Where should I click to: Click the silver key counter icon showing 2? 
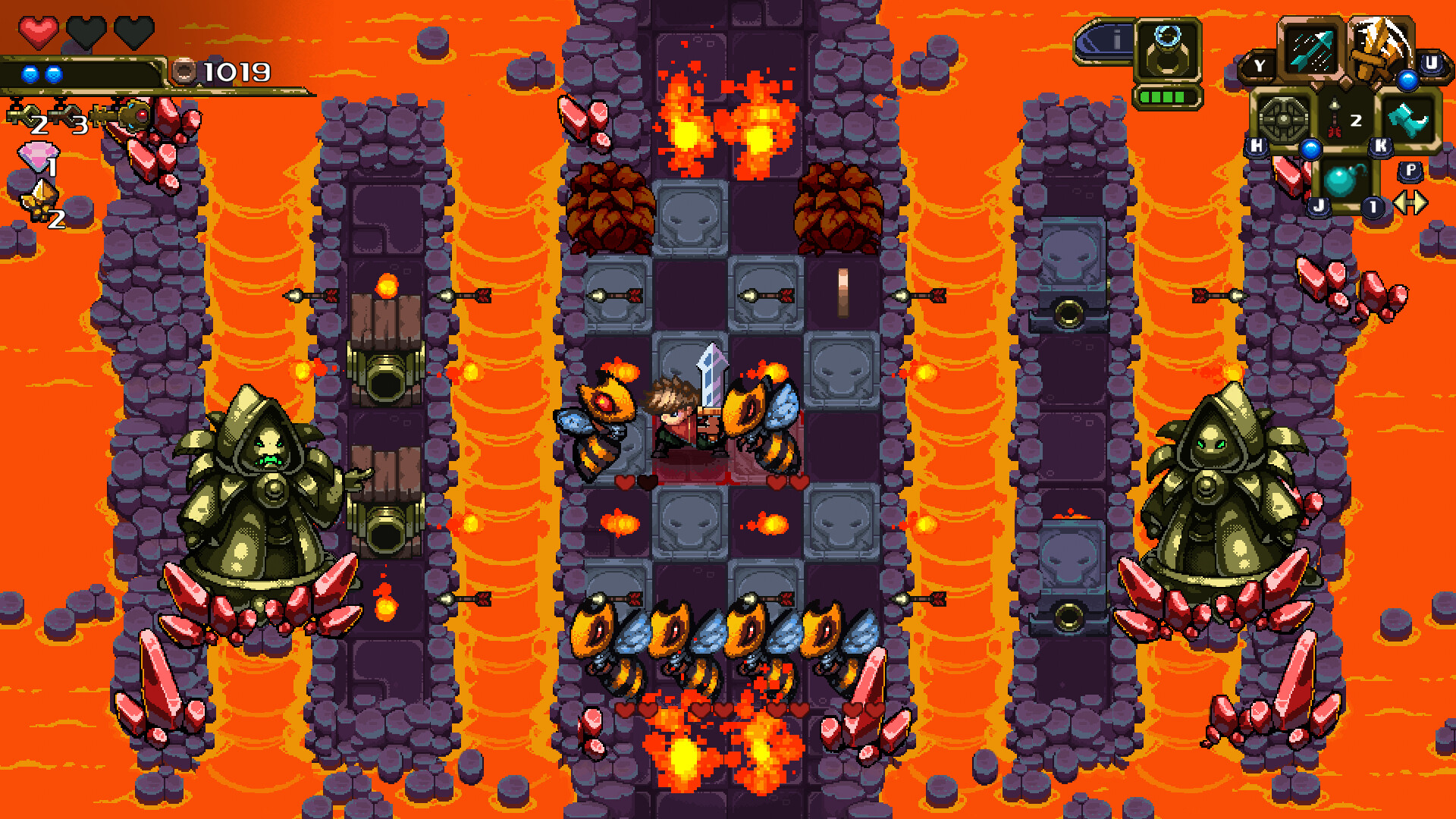(x=24, y=115)
